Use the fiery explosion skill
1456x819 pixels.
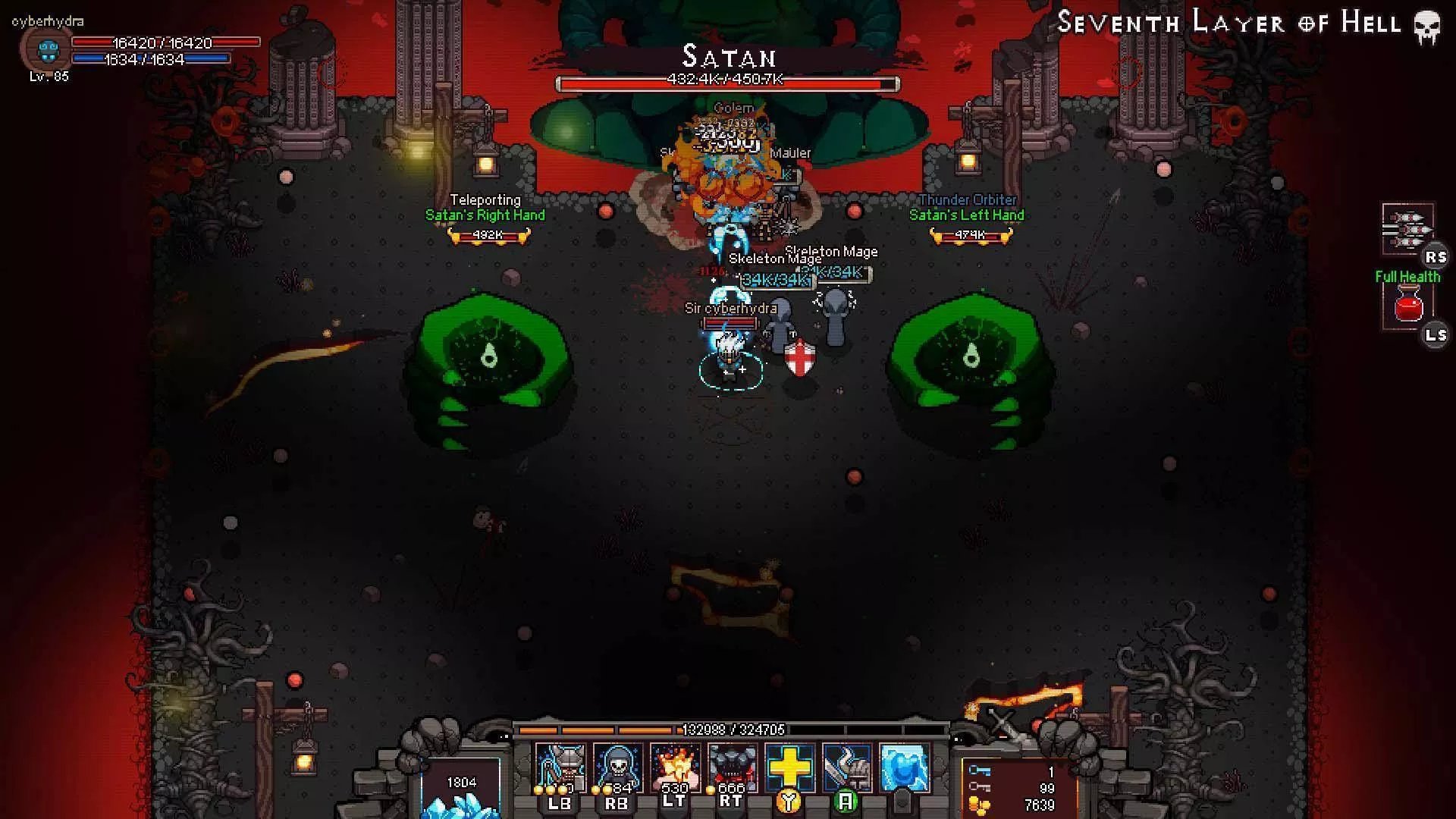[x=674, y=767]
